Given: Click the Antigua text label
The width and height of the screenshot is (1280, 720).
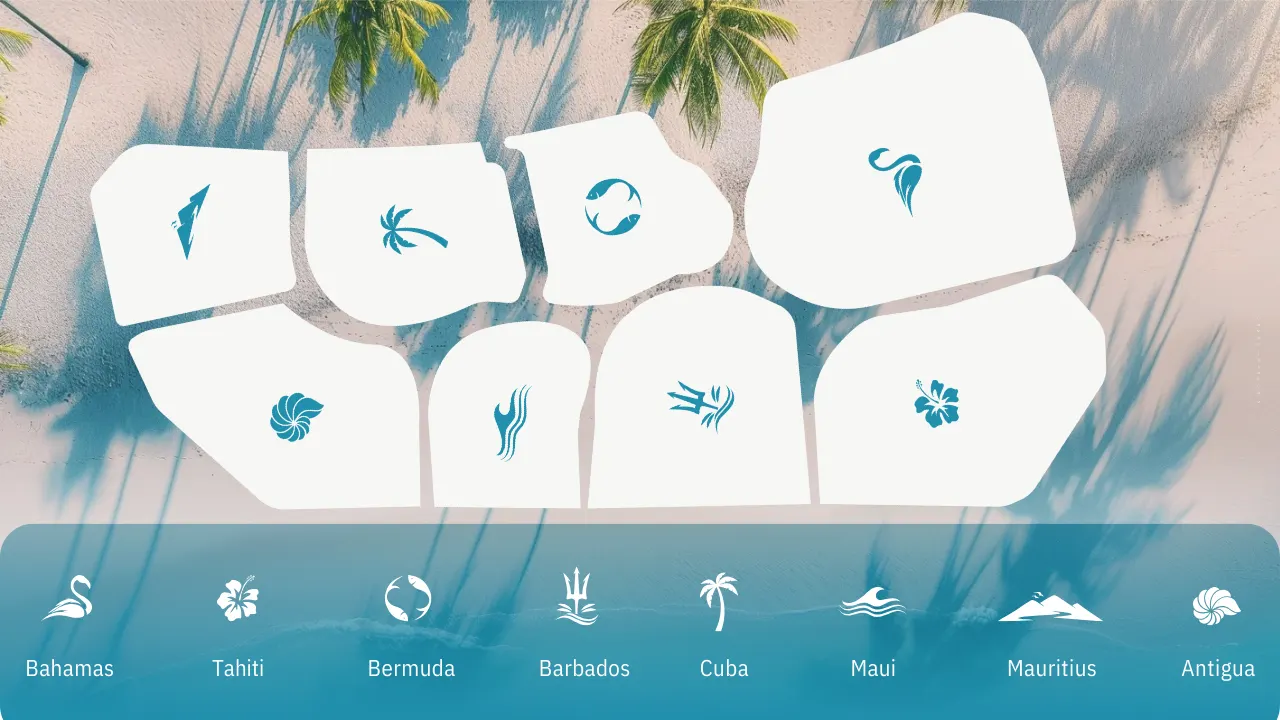Looking at the screenshot, I should click(x=1219, y=668).
